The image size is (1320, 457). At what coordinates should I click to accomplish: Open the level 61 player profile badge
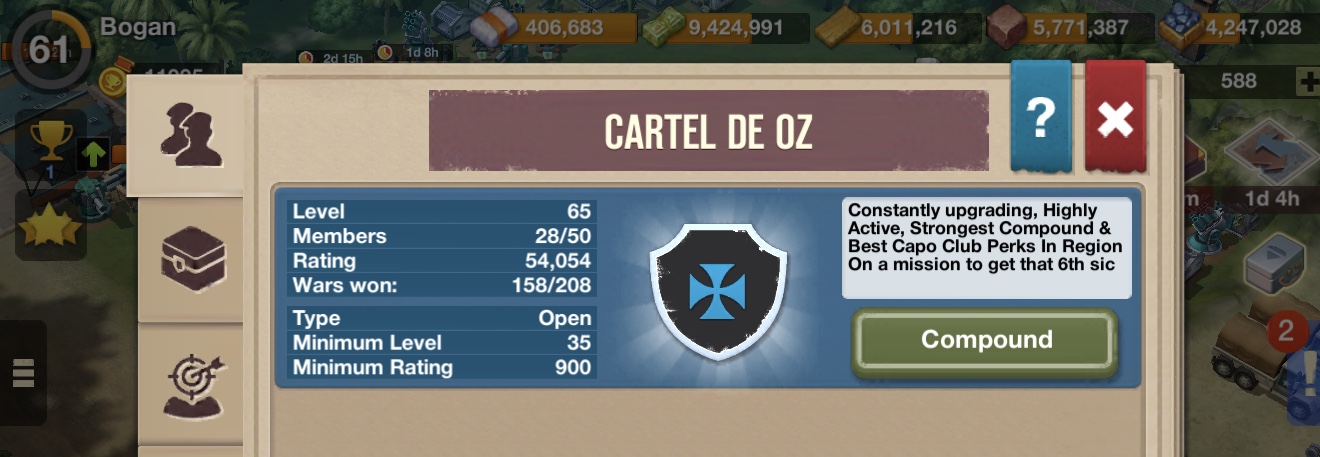click(x=48, y=49)
